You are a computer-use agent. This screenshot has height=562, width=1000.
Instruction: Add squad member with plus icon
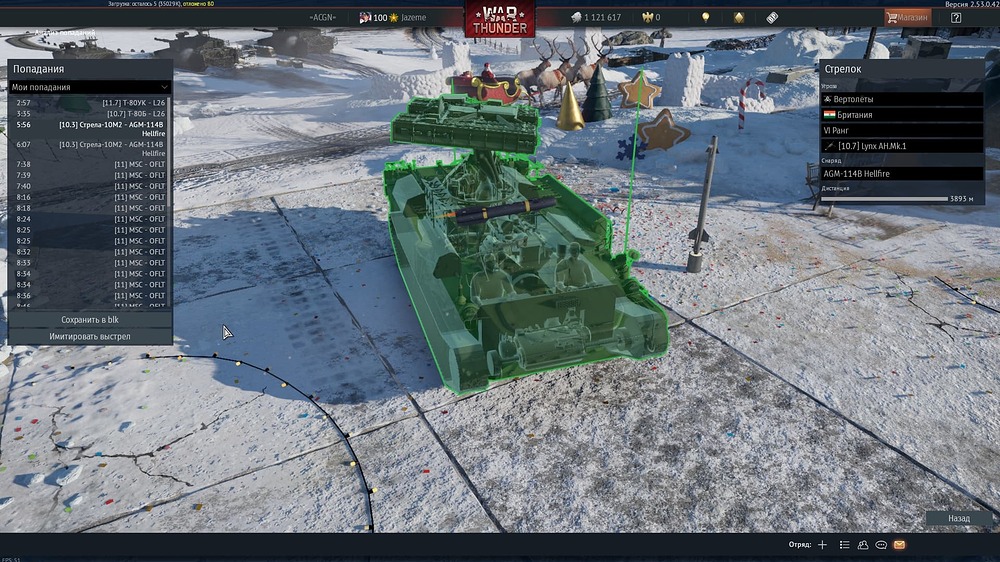822,545
